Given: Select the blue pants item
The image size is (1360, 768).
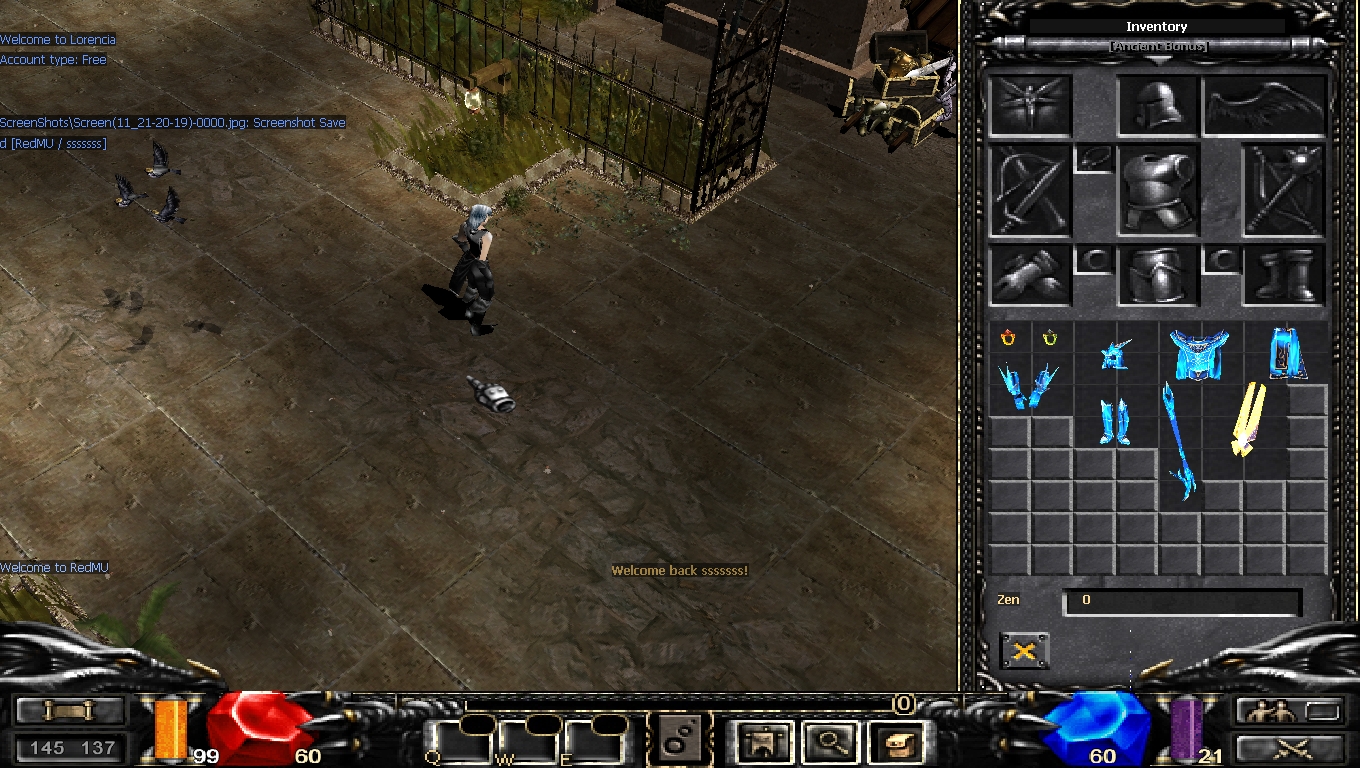Looking at the screenshot, I should (1285, 353).
